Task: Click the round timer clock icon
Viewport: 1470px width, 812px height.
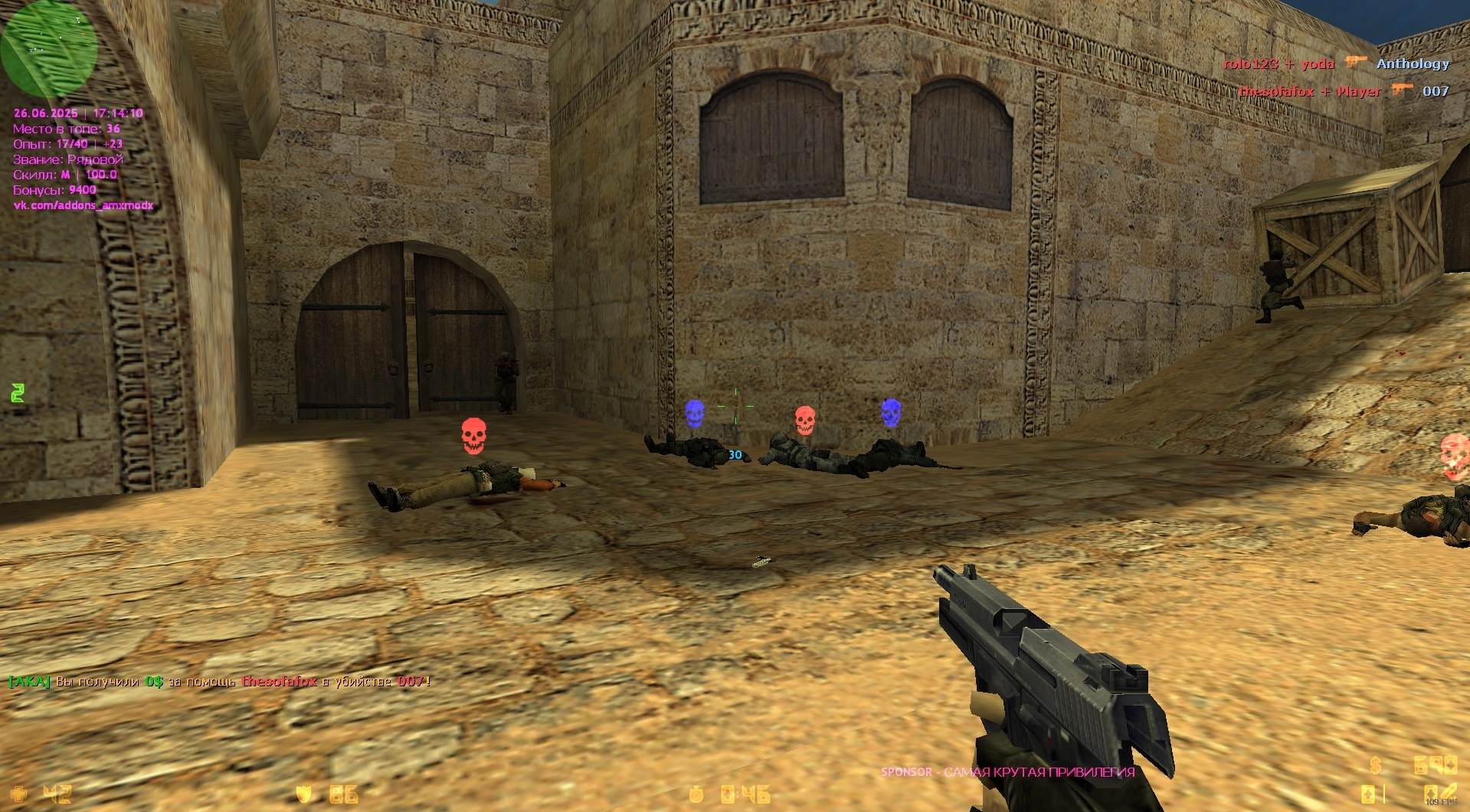Action: 696,794
